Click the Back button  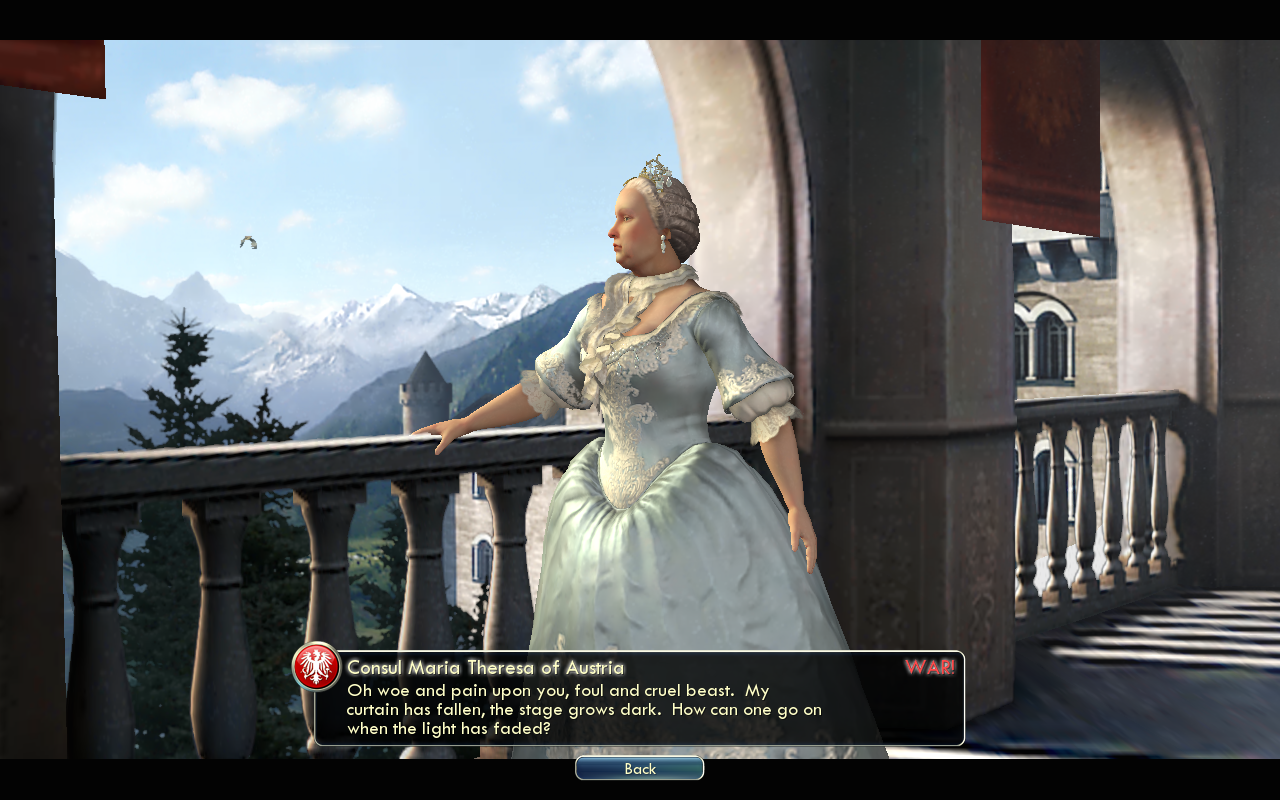point(639,768)
